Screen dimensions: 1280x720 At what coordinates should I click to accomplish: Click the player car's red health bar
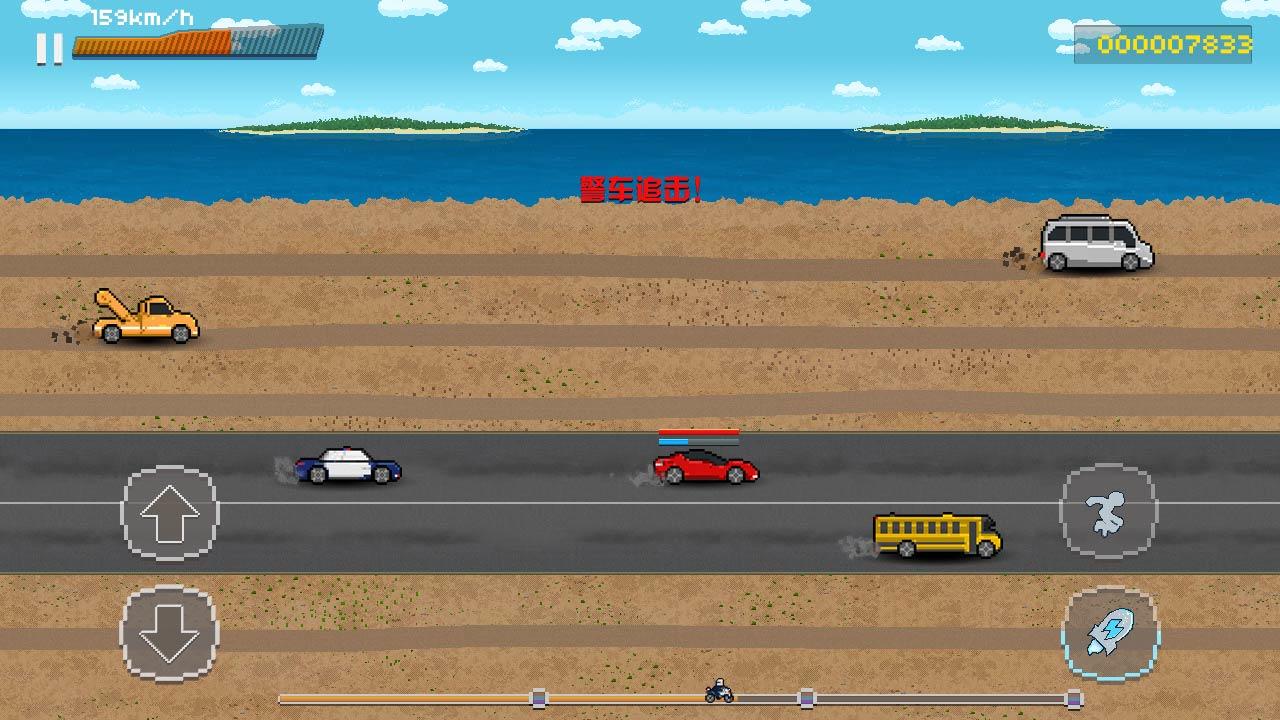pos(698,432)
